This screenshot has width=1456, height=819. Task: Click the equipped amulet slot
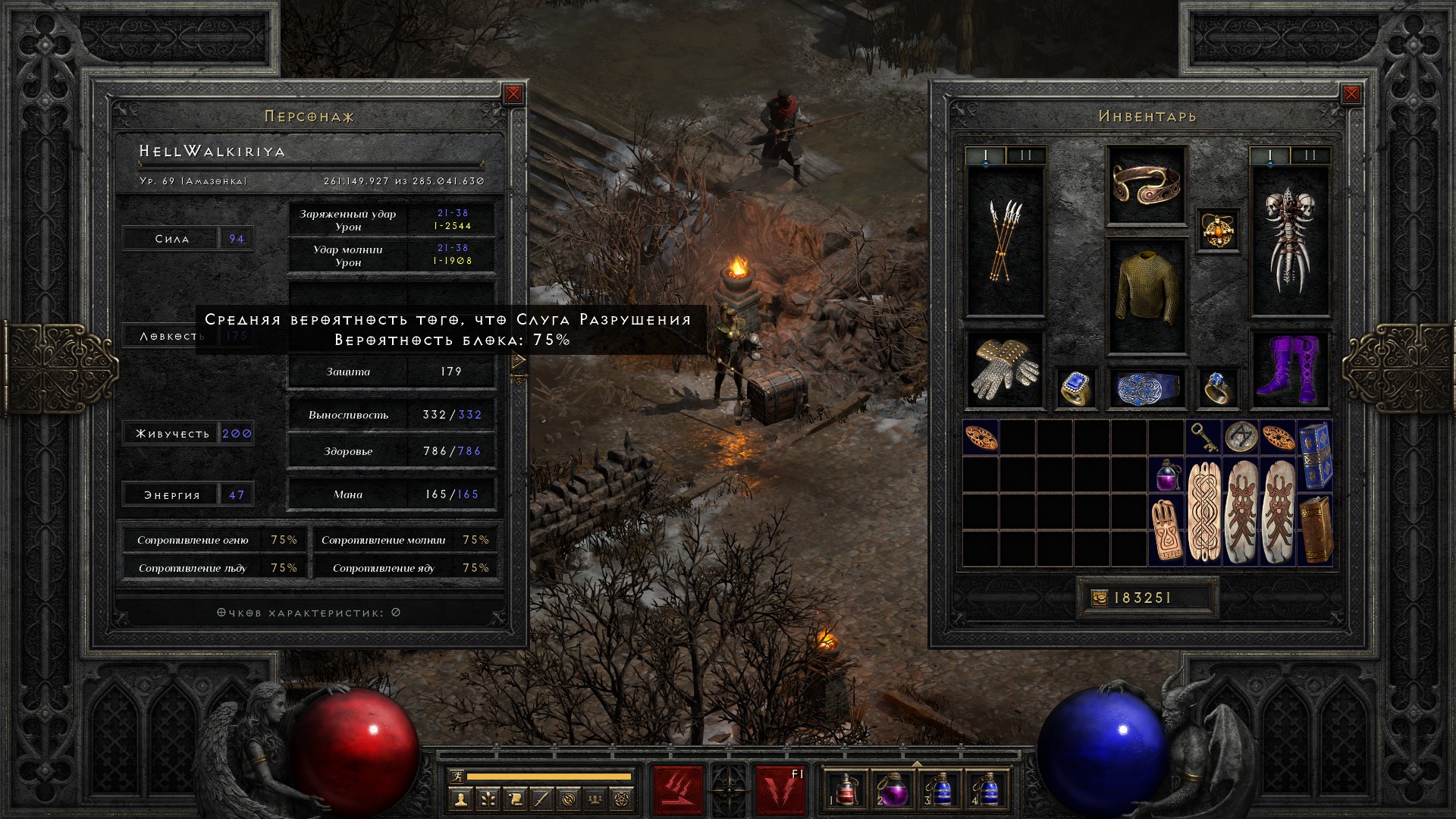coord(1218,229)
